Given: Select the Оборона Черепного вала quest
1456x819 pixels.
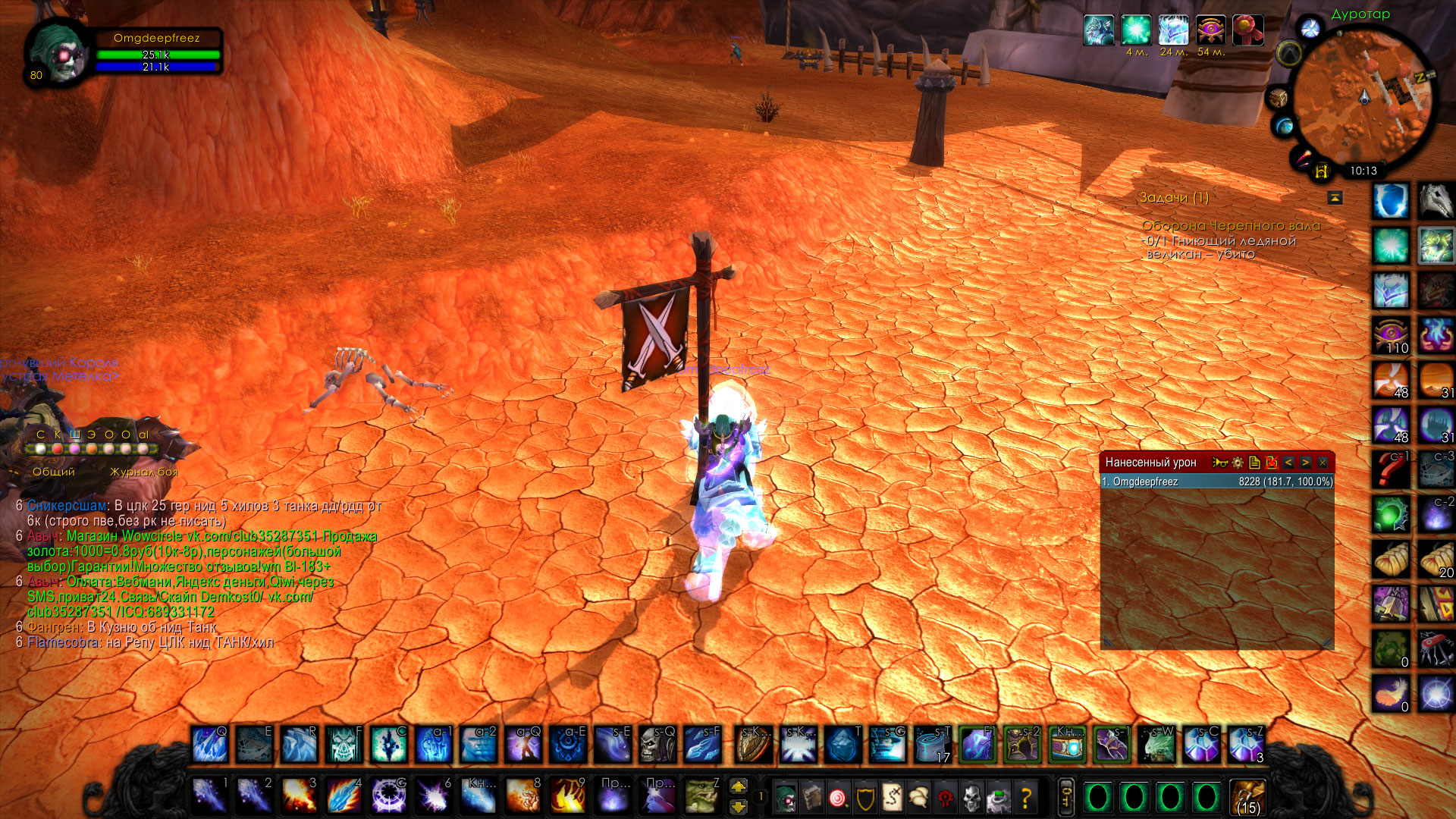Looking at the screenshot, I should point(1230,226).
